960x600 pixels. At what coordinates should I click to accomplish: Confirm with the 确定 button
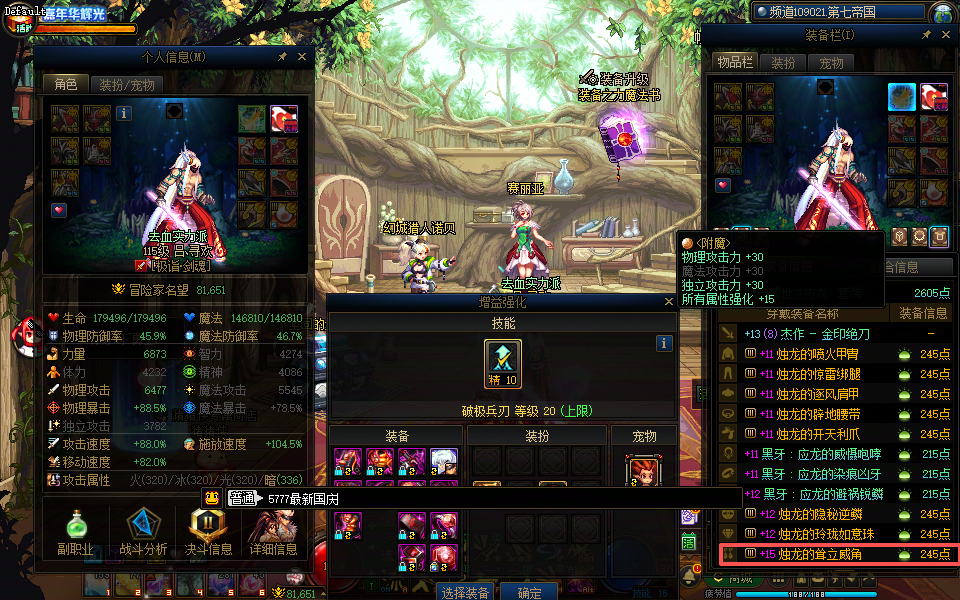click(528, 592)
